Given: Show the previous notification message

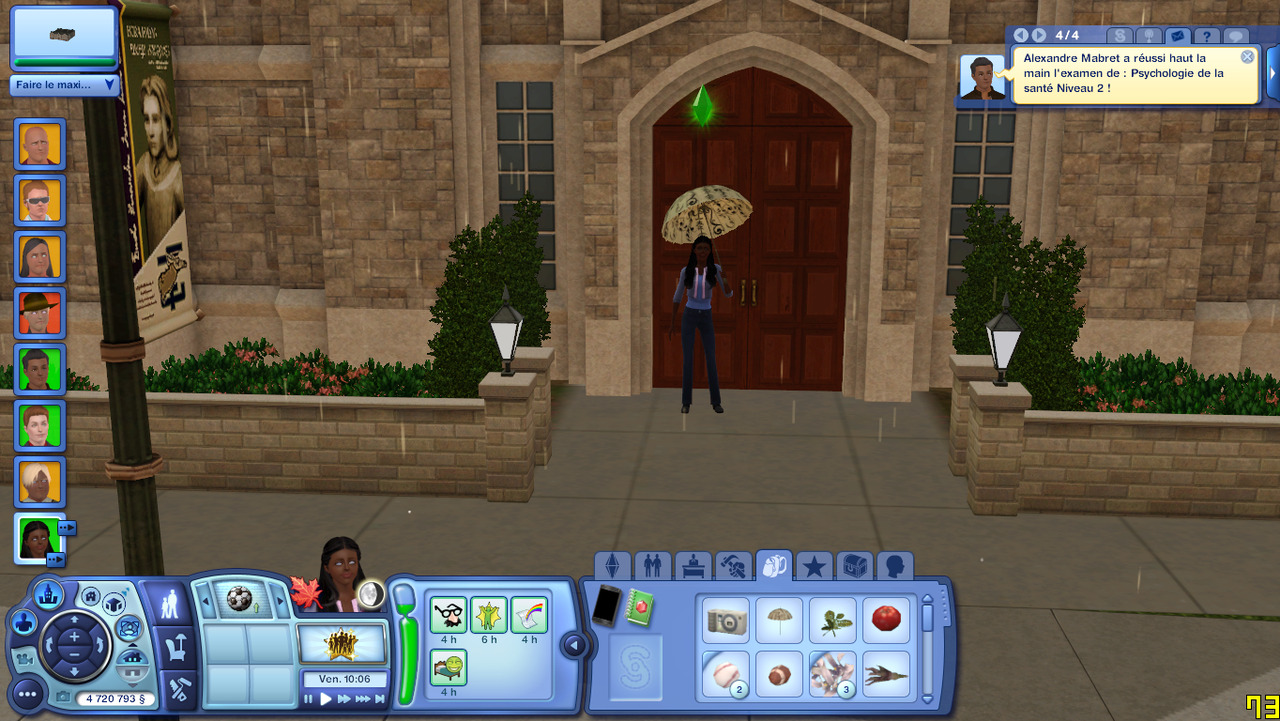Looking at the screenshot, I should (1021, 35).
